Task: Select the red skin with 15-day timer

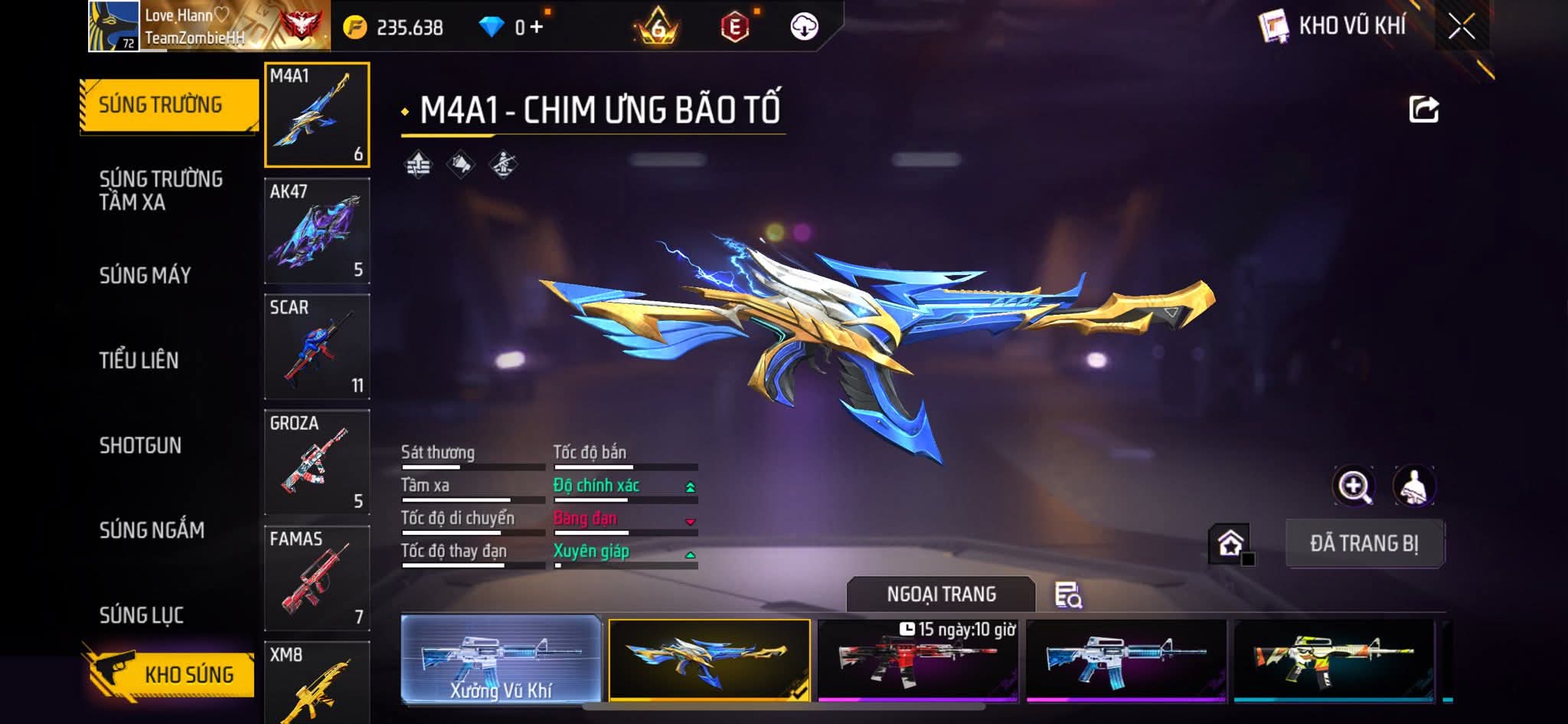Action: point(918,660)
